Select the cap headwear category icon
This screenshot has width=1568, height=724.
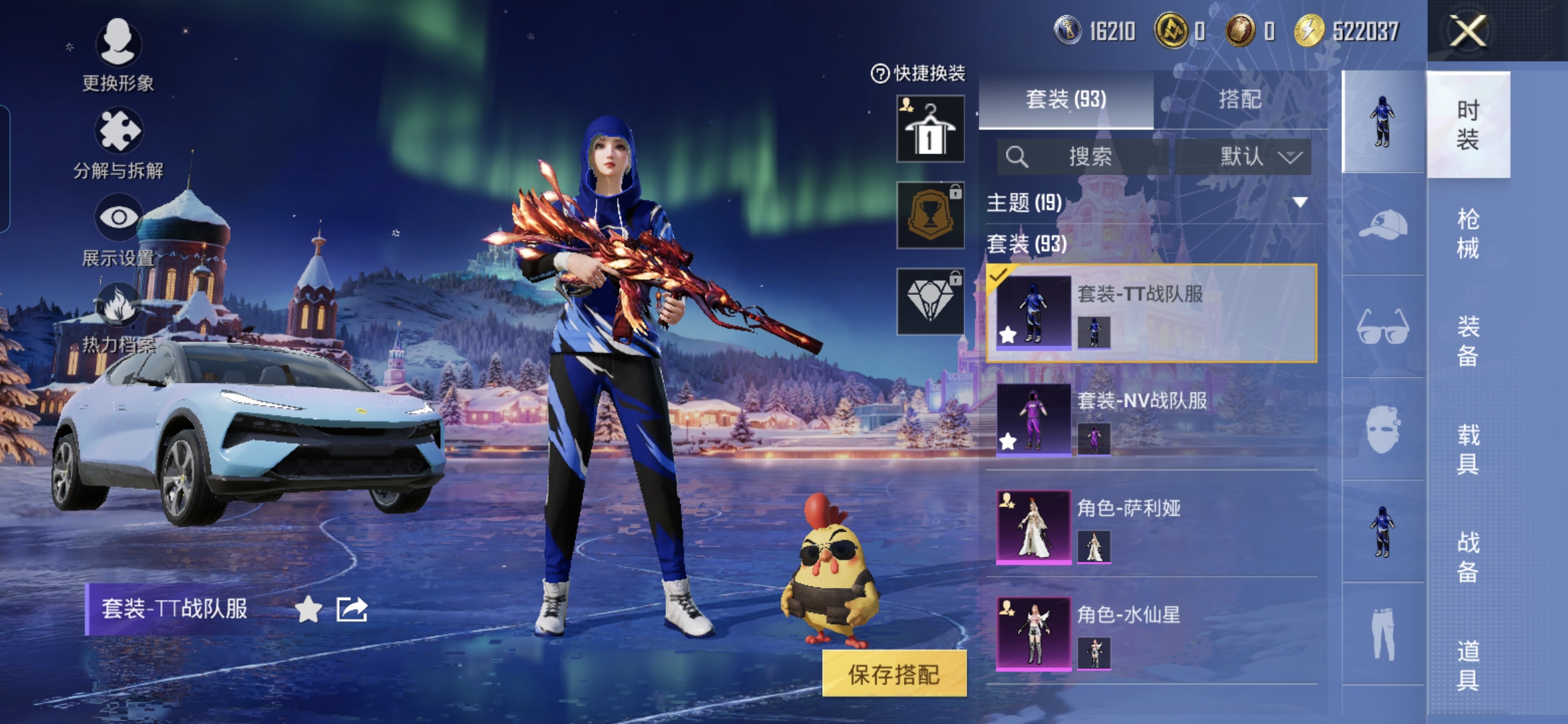pyautogui.click(x=1383, y=224)
